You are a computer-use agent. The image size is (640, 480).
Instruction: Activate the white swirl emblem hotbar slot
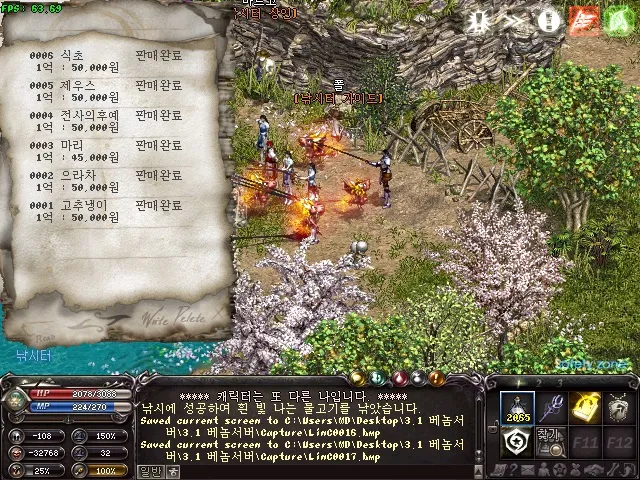pyautogui.click(x=518, y=441)
